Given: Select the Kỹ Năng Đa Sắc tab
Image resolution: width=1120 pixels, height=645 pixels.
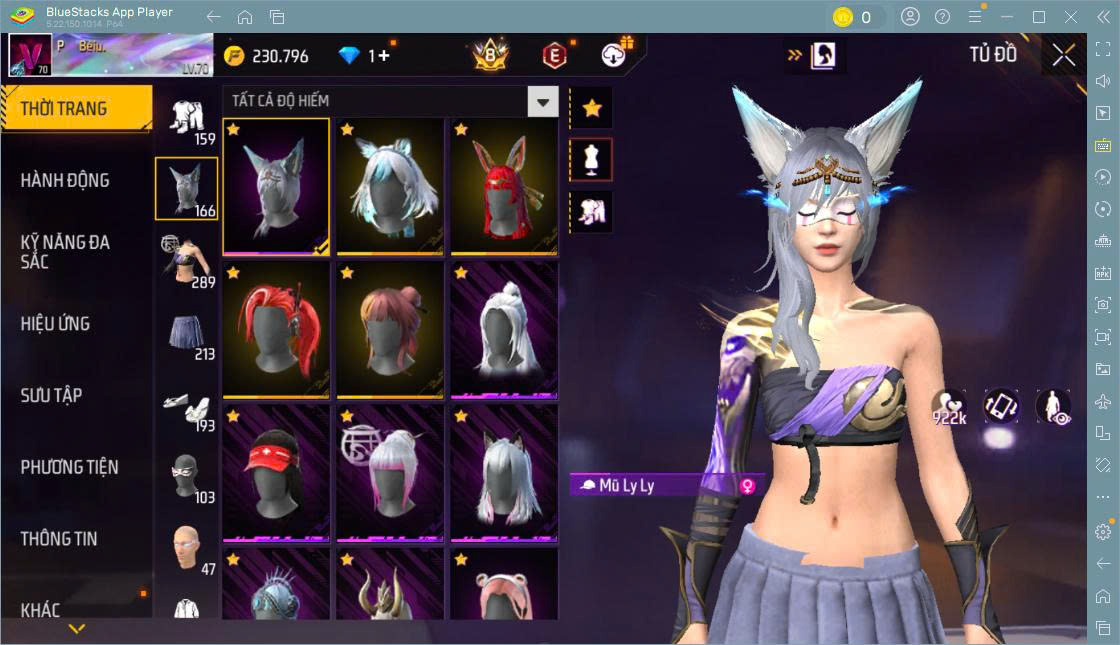Looking at the screenshot, I should tap(66, 252).
